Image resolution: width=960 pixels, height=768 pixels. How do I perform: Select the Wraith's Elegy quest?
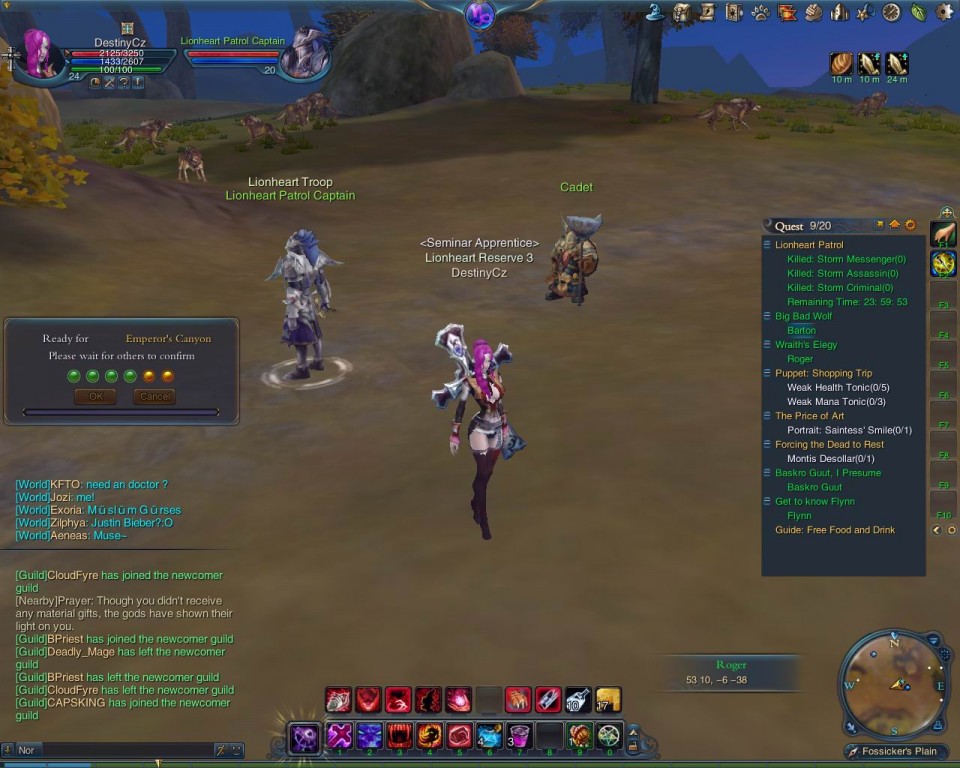806,345
